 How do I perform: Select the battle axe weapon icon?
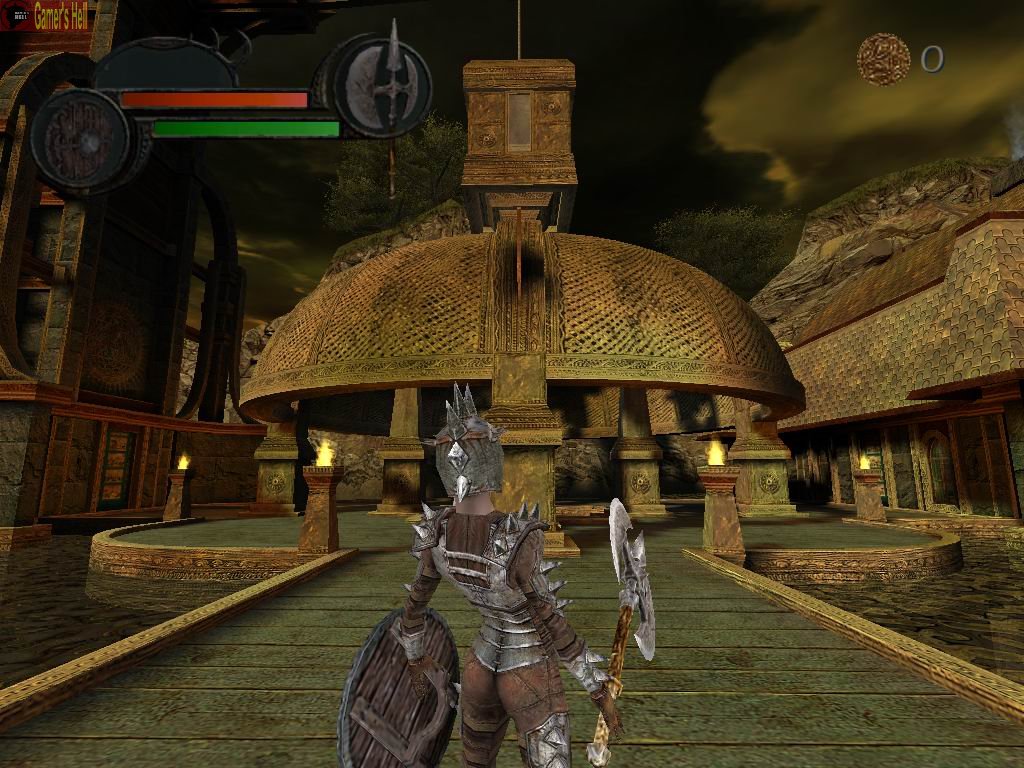pos(383,83)
